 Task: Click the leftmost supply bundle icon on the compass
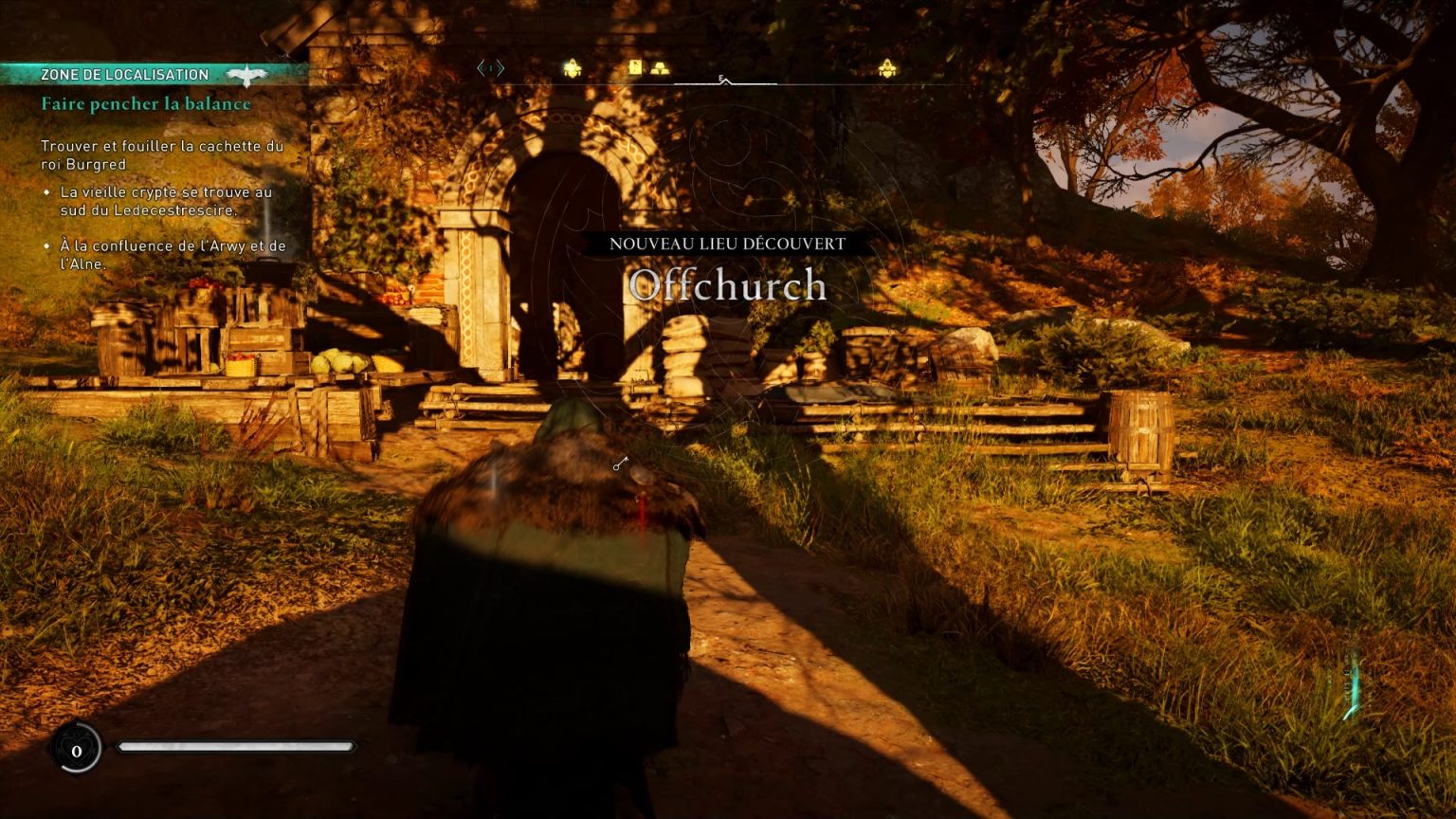573,67
